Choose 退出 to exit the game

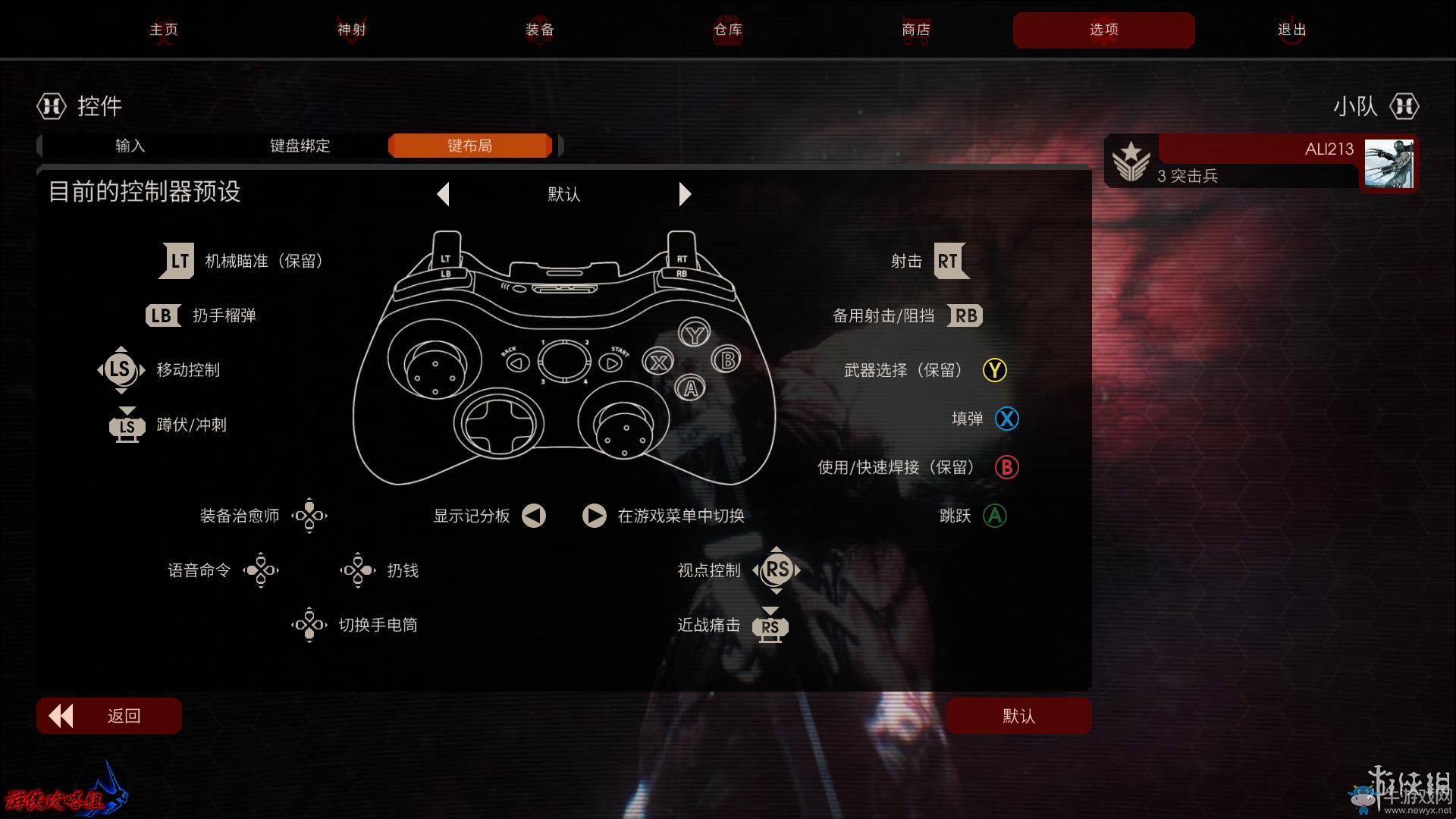click(x=1291, y=30)
